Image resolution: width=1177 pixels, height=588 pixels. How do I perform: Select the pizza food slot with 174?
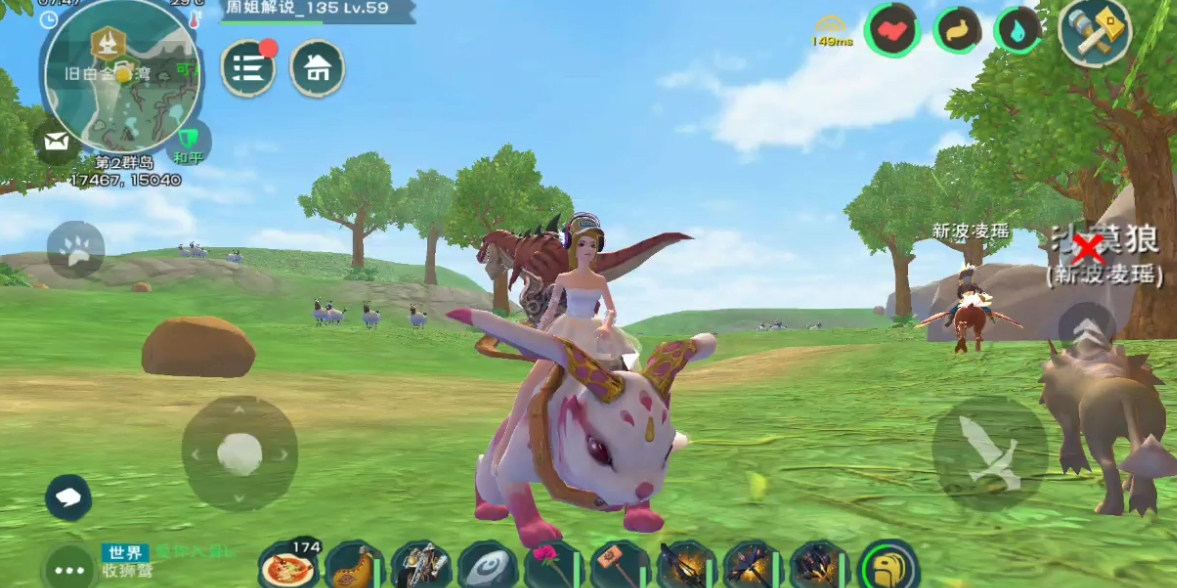tap(289, 567)
